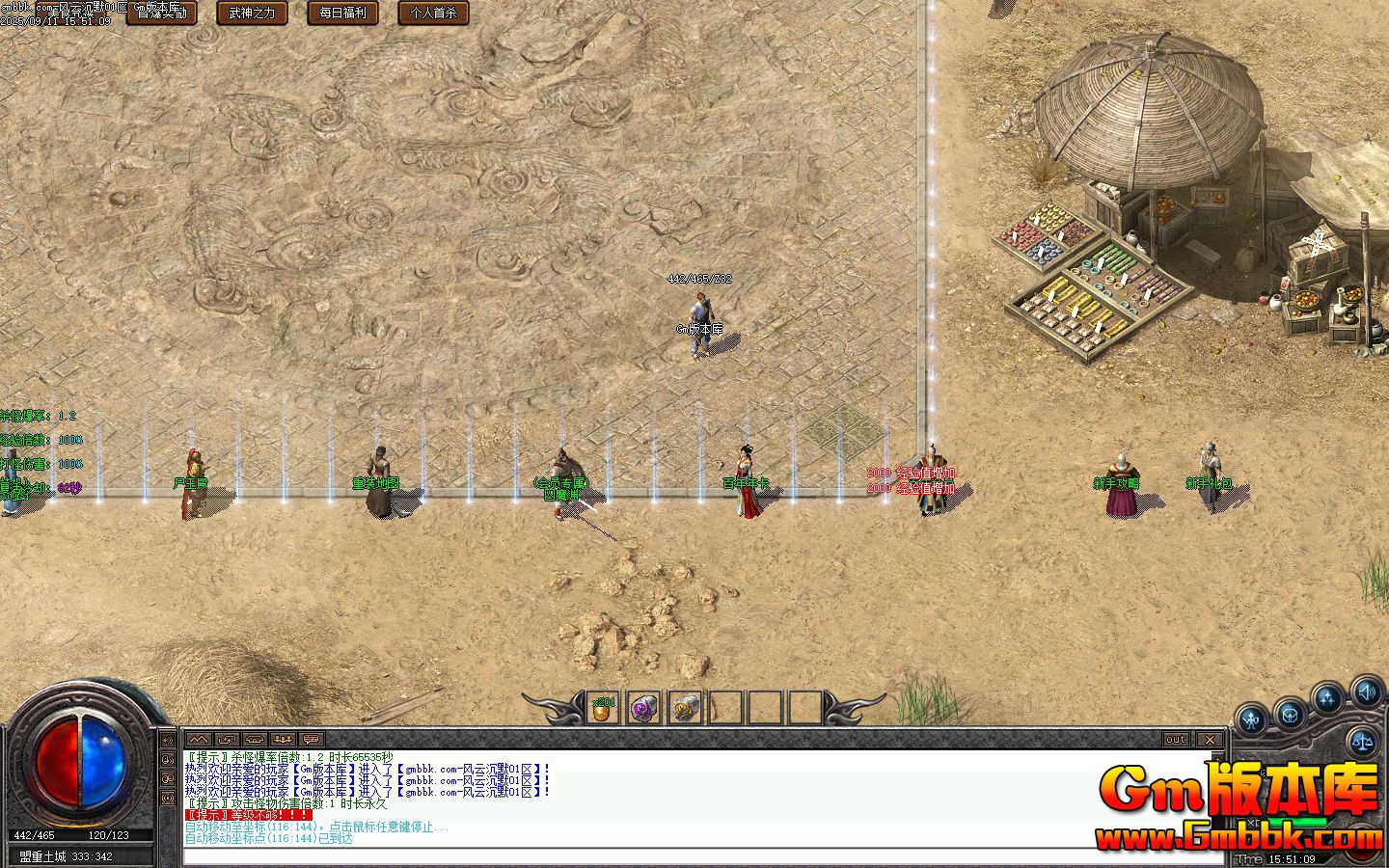
Task: Open the 首爆奖励 button
Action: click(162, 13)
